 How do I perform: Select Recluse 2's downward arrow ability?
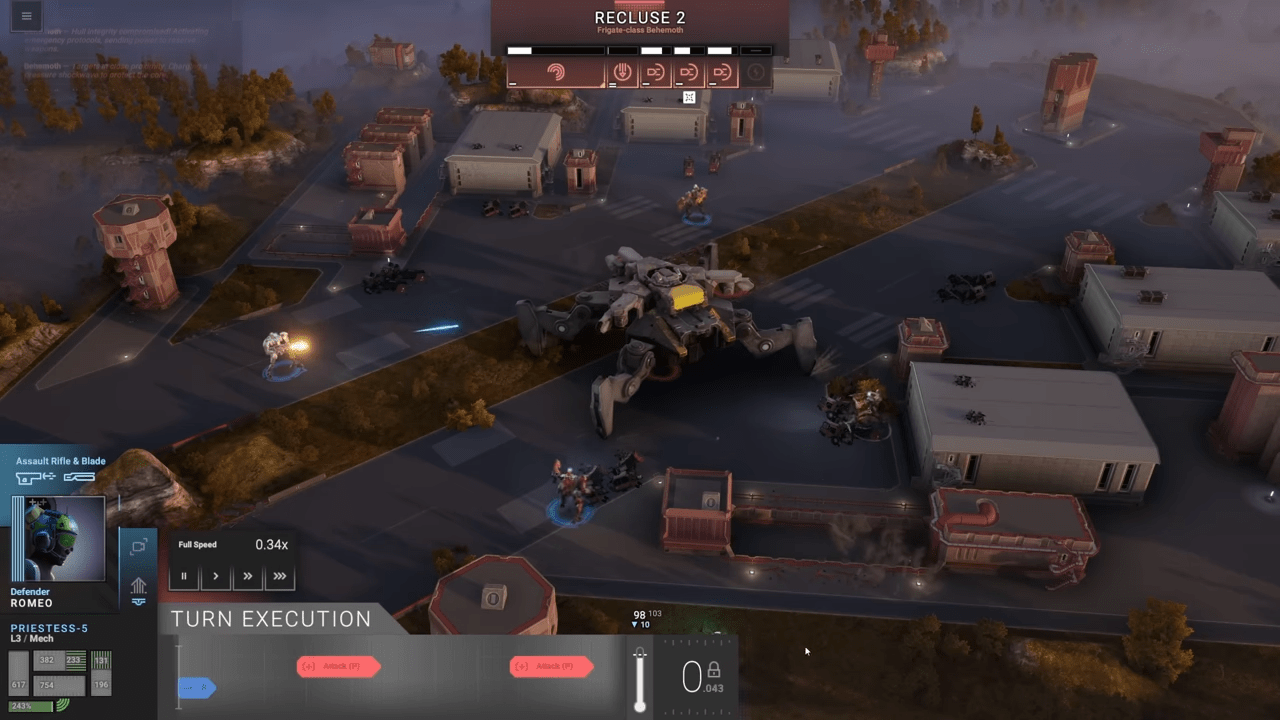(622, 73)
